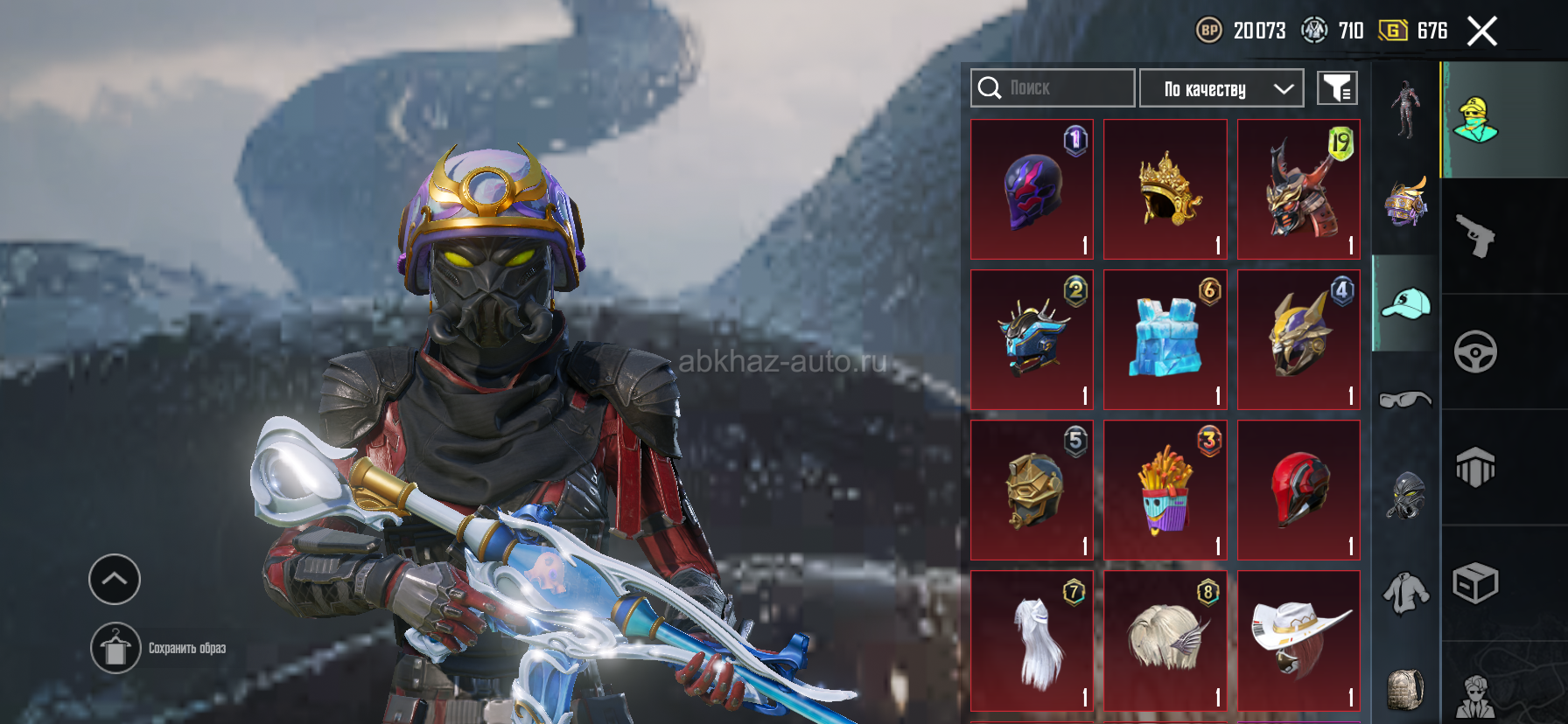Open the По качеству sort dropdown
The height and width of the screenshot is (724, 1568).
point(1221,88)
